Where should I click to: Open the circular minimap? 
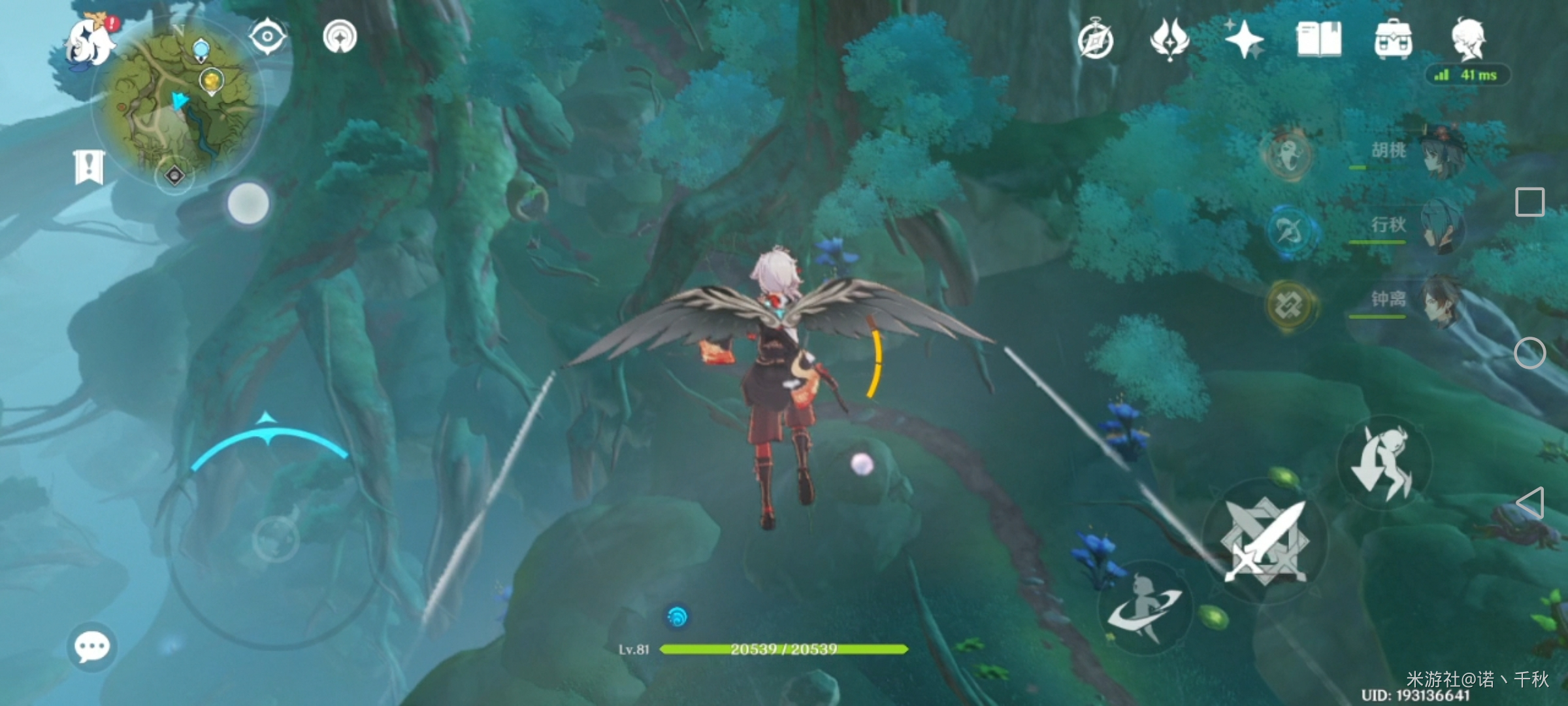(178, 105)
